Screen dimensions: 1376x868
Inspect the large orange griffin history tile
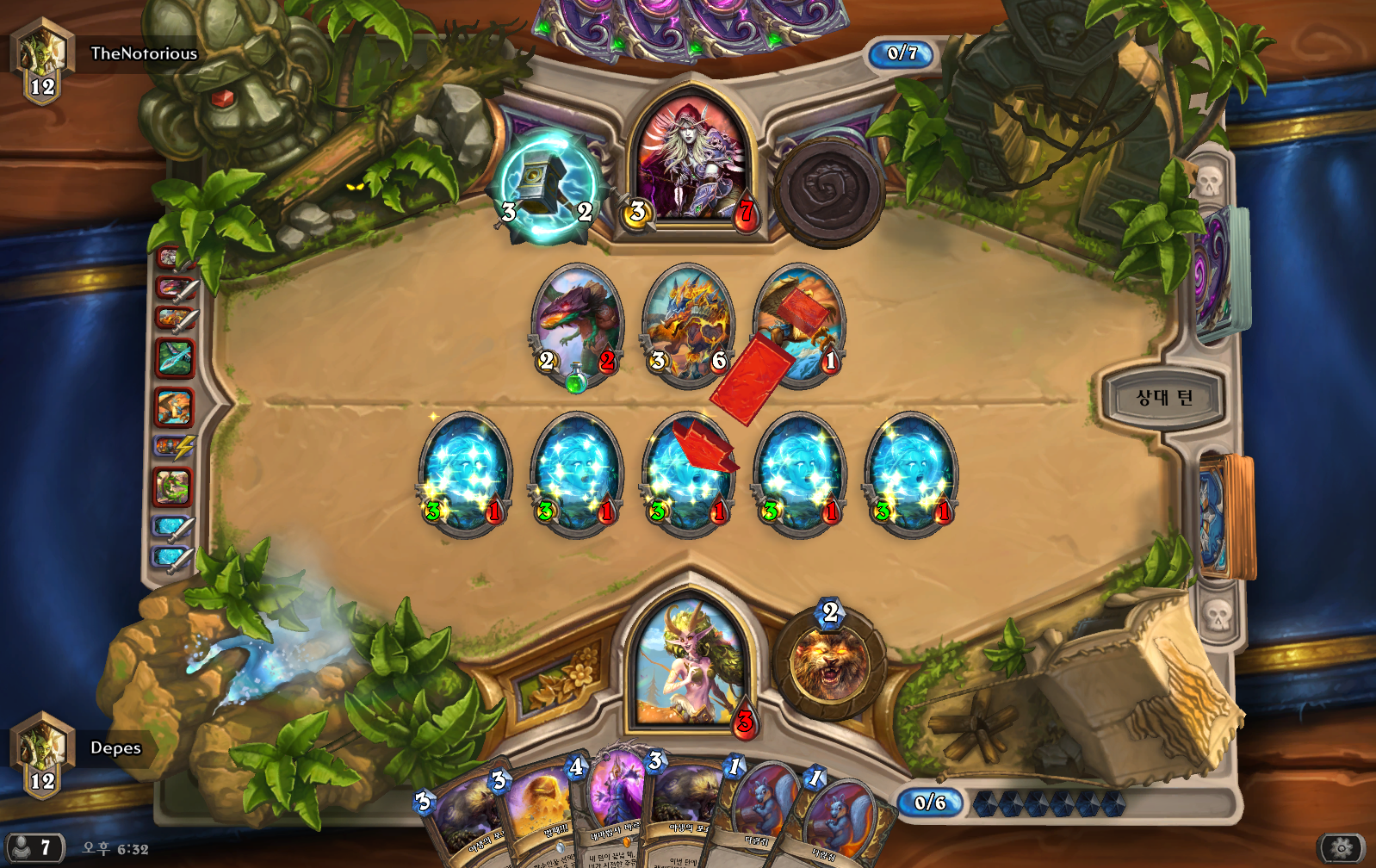(174, 406)
